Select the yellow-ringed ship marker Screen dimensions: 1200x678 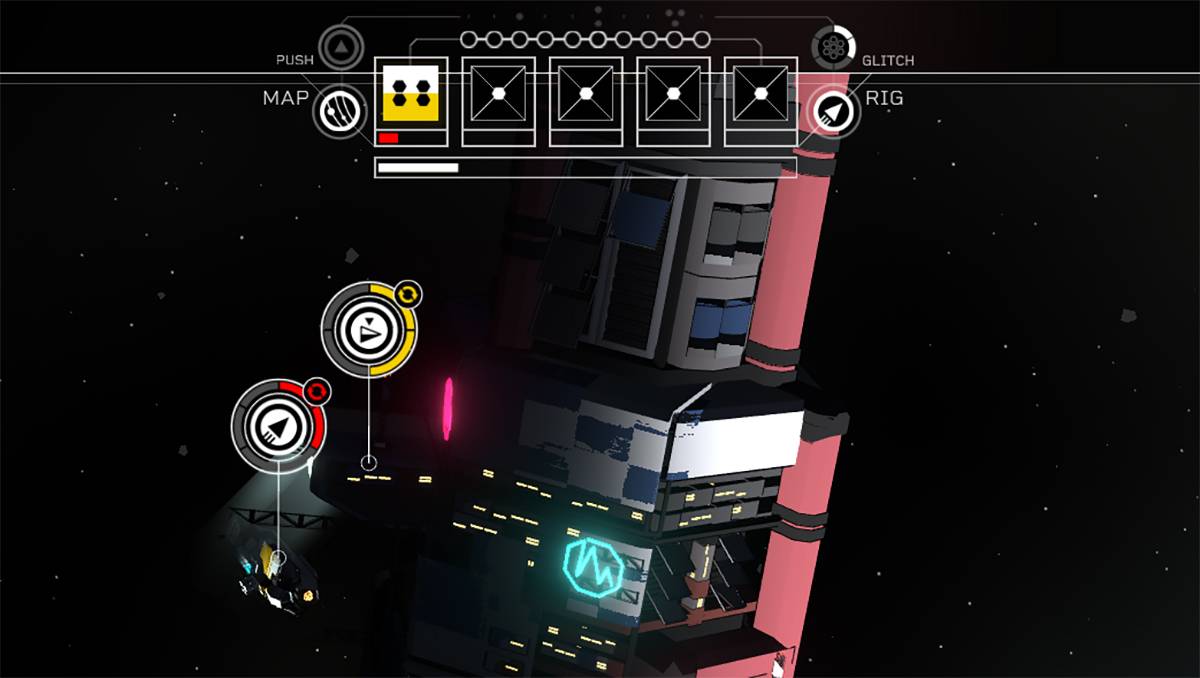point(369,329)
